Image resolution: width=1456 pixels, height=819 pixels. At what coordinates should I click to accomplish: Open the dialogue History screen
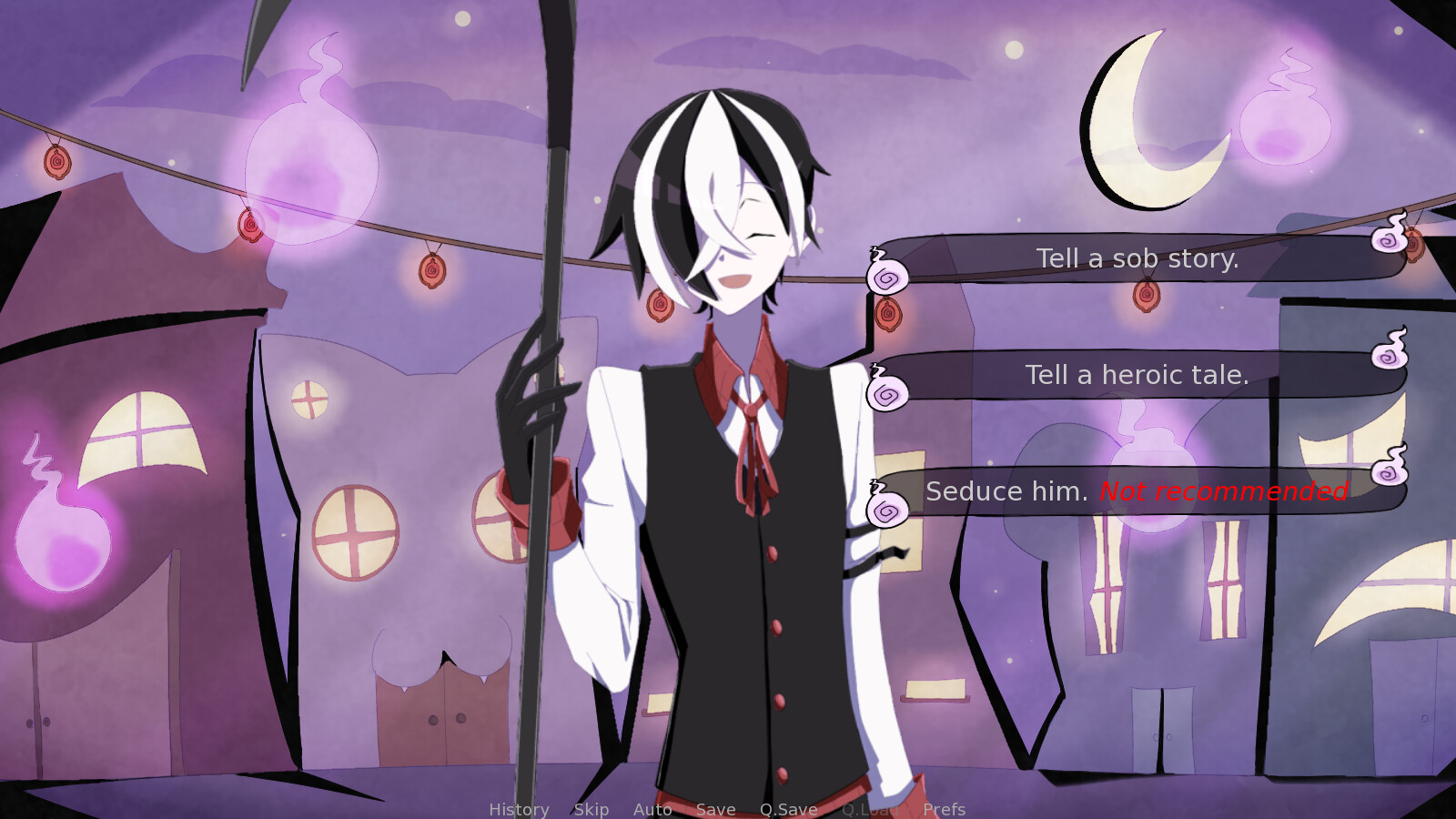point(519,810)
